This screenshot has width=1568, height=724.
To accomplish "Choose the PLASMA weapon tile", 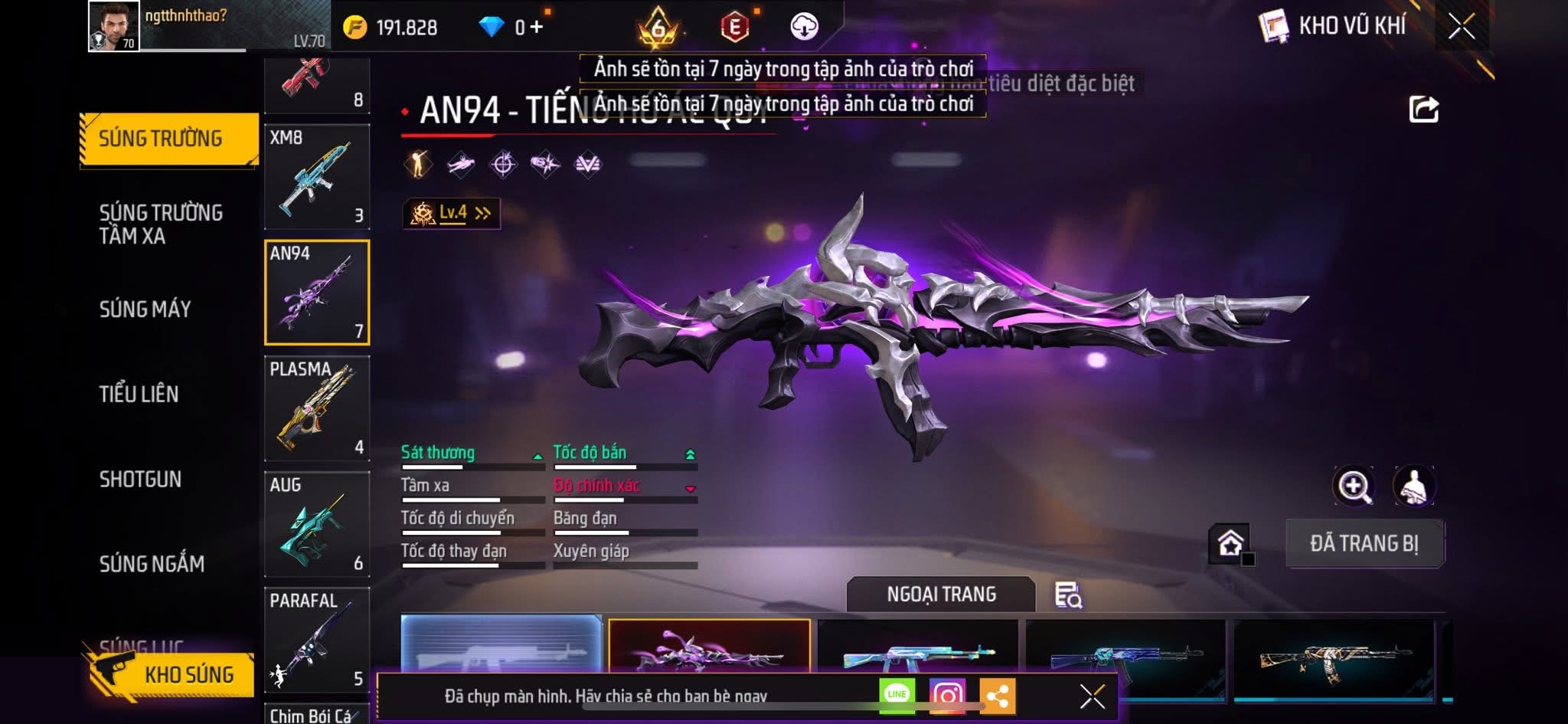I will coord(317,408).
